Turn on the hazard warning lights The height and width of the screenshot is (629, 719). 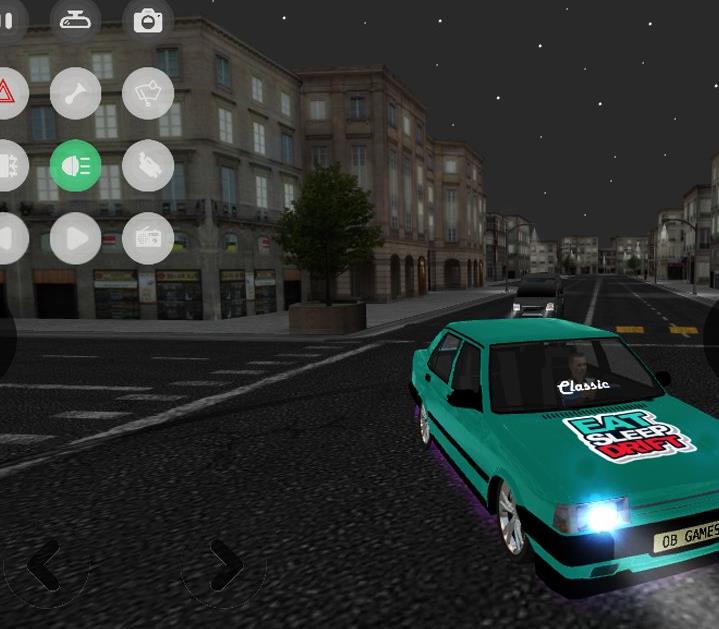point(6,93)
